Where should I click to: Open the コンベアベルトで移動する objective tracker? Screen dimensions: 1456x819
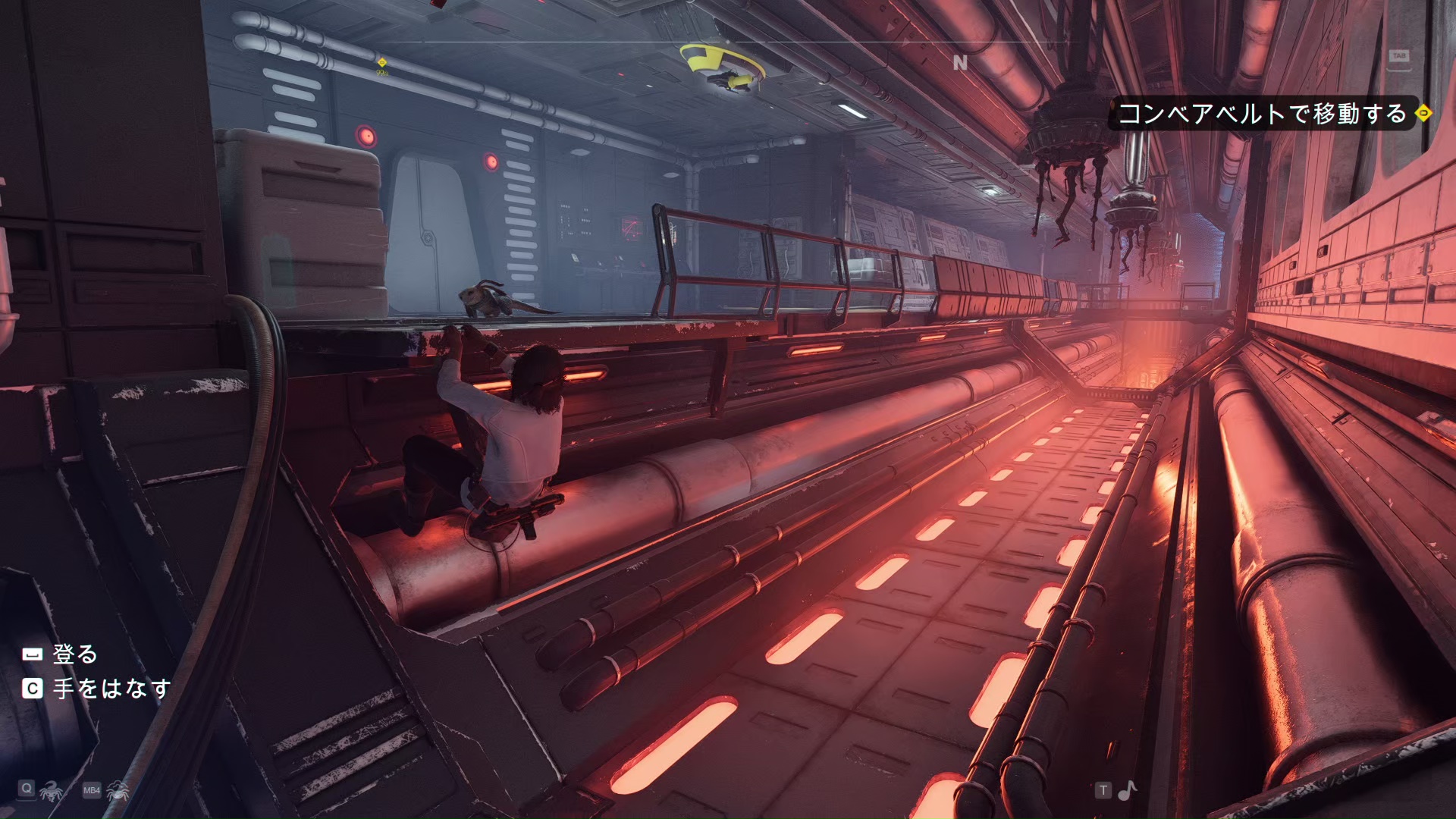click(1262, 114)
